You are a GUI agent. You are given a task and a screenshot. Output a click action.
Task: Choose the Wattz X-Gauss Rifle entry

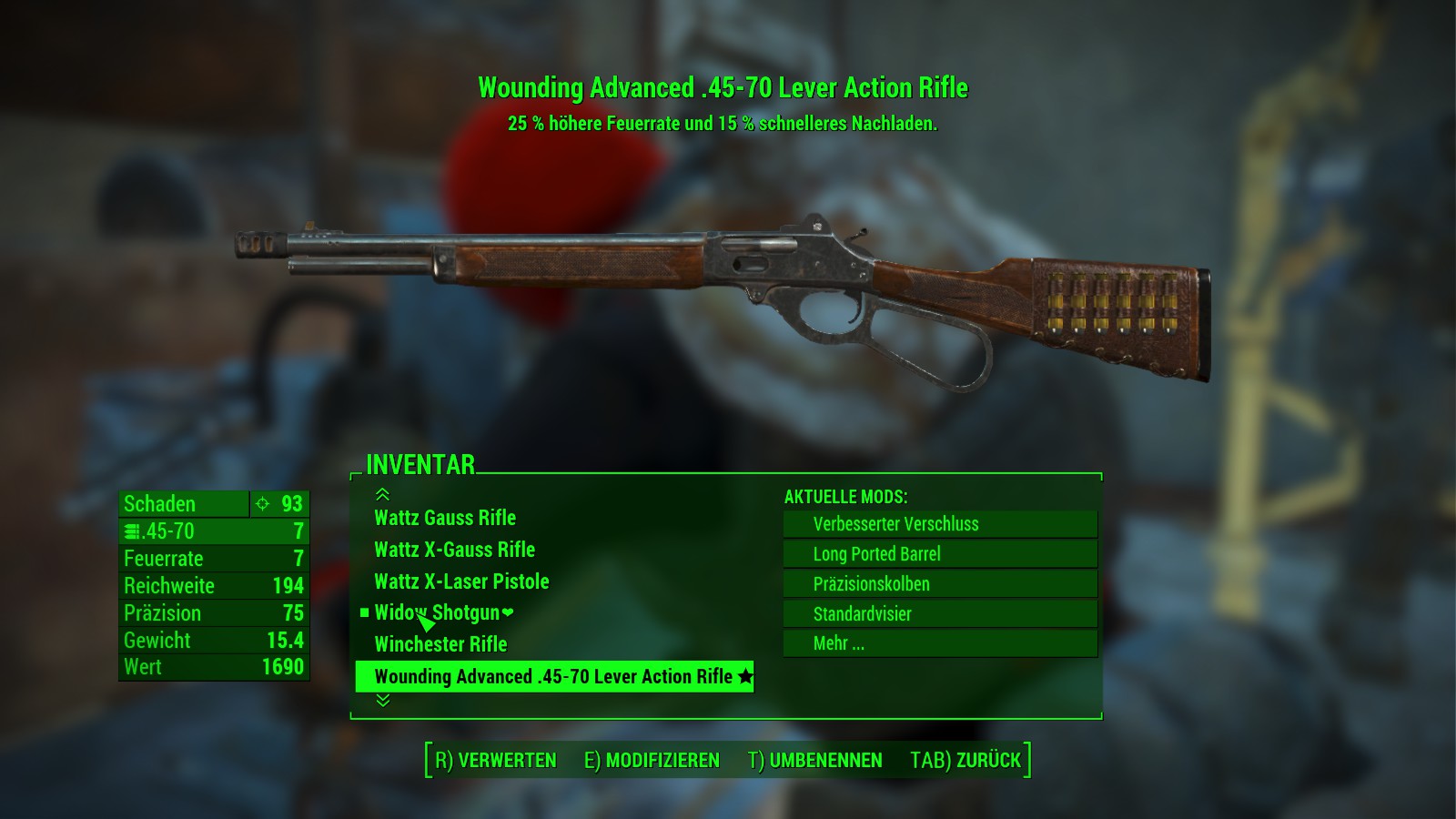[x=454, y=550]
